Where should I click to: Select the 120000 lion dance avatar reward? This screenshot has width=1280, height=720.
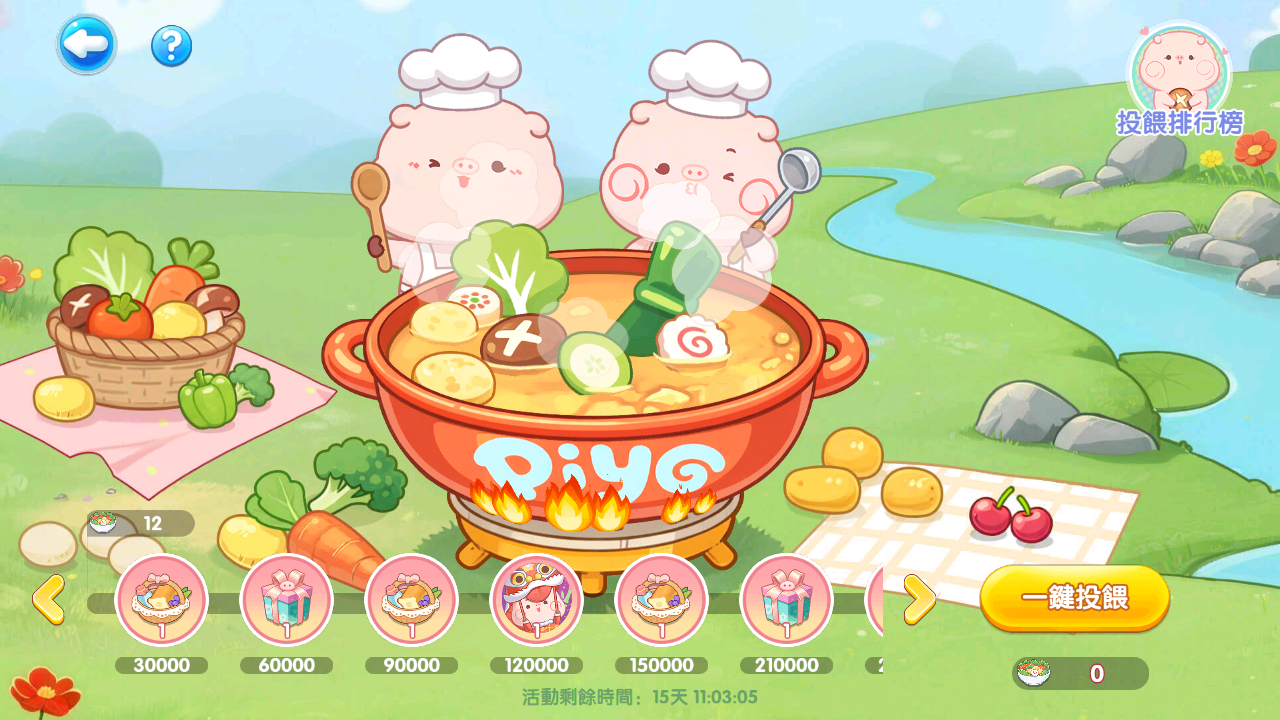click(x=536, y=600)
